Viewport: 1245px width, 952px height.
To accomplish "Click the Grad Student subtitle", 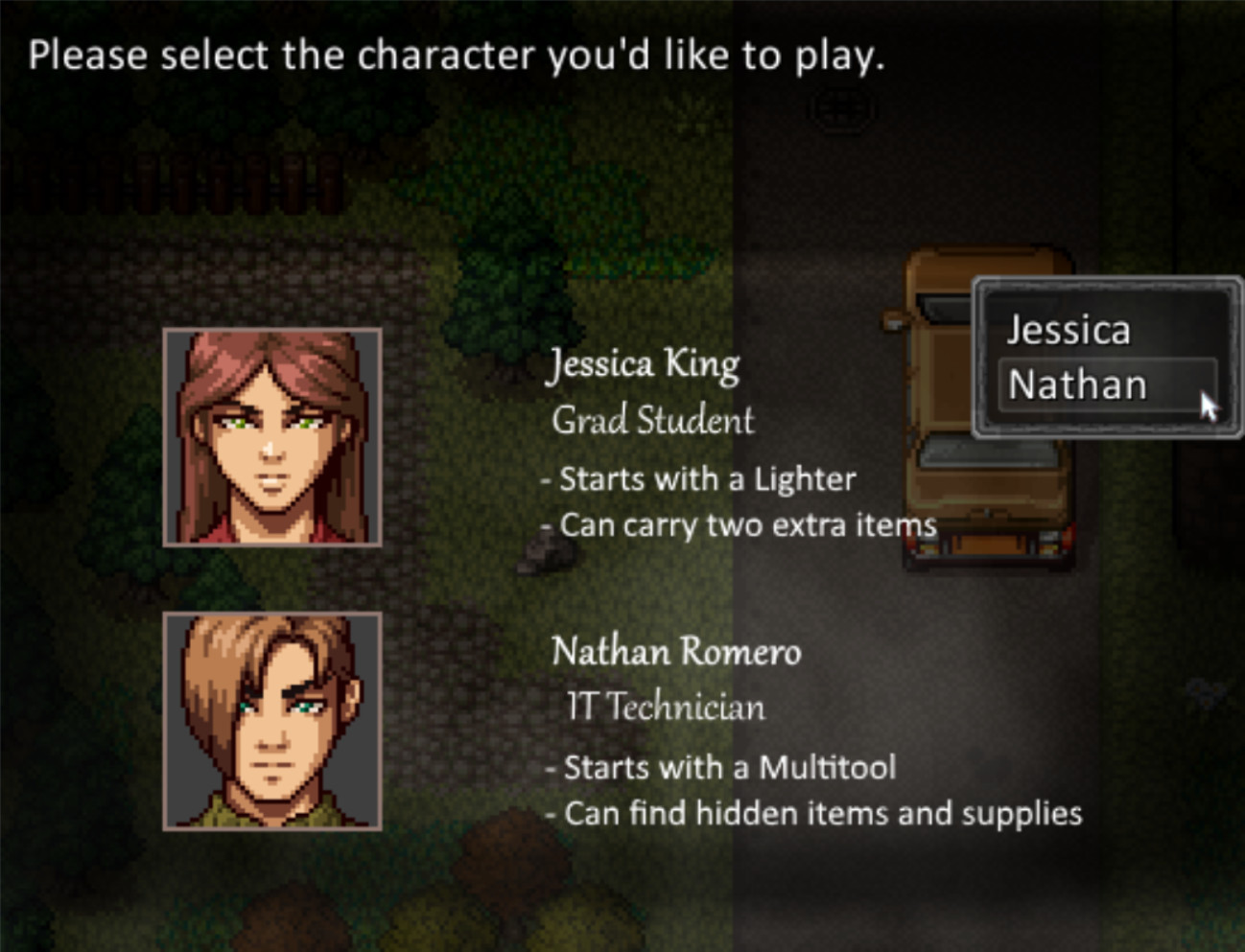I will pos(653,420).
